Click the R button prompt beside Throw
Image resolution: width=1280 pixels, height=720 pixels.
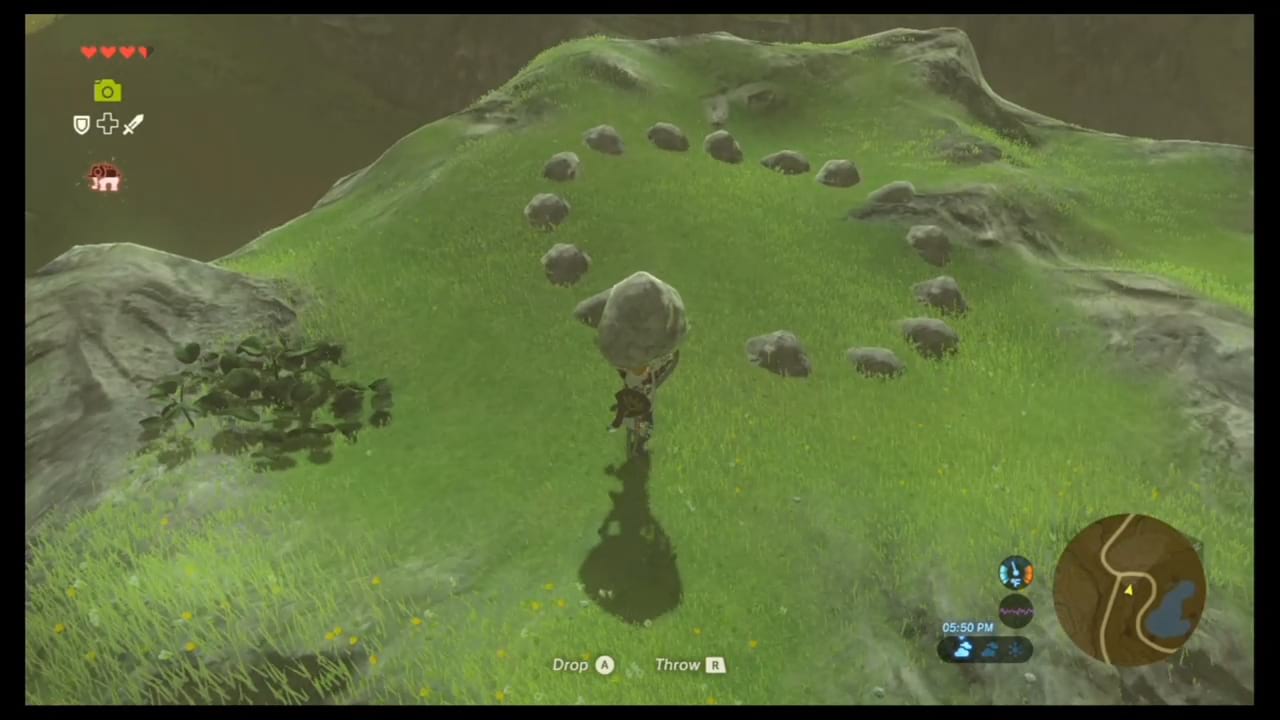[715, 664]
